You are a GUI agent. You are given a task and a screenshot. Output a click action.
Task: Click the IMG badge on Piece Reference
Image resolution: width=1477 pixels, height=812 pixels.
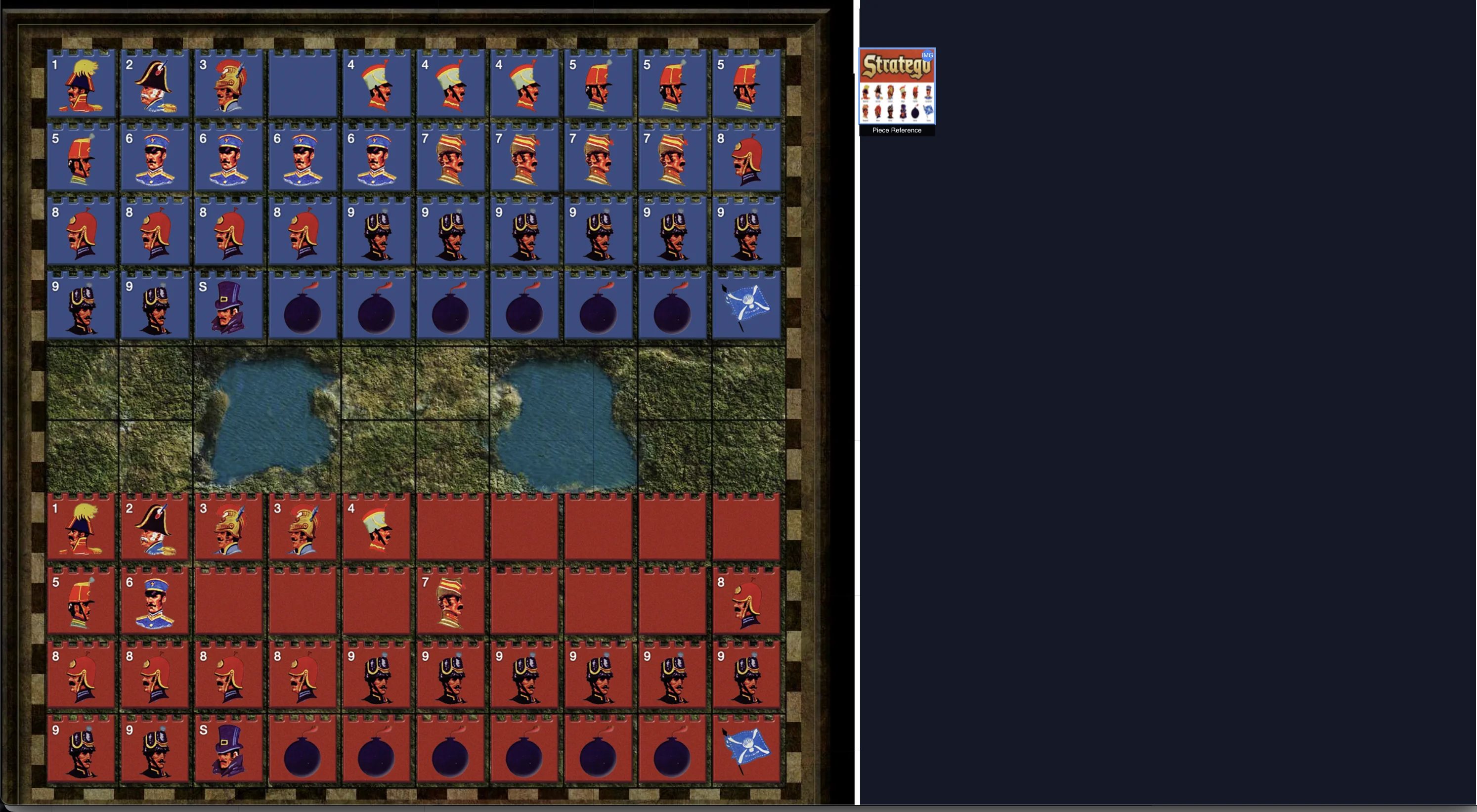tap(927, 56)
